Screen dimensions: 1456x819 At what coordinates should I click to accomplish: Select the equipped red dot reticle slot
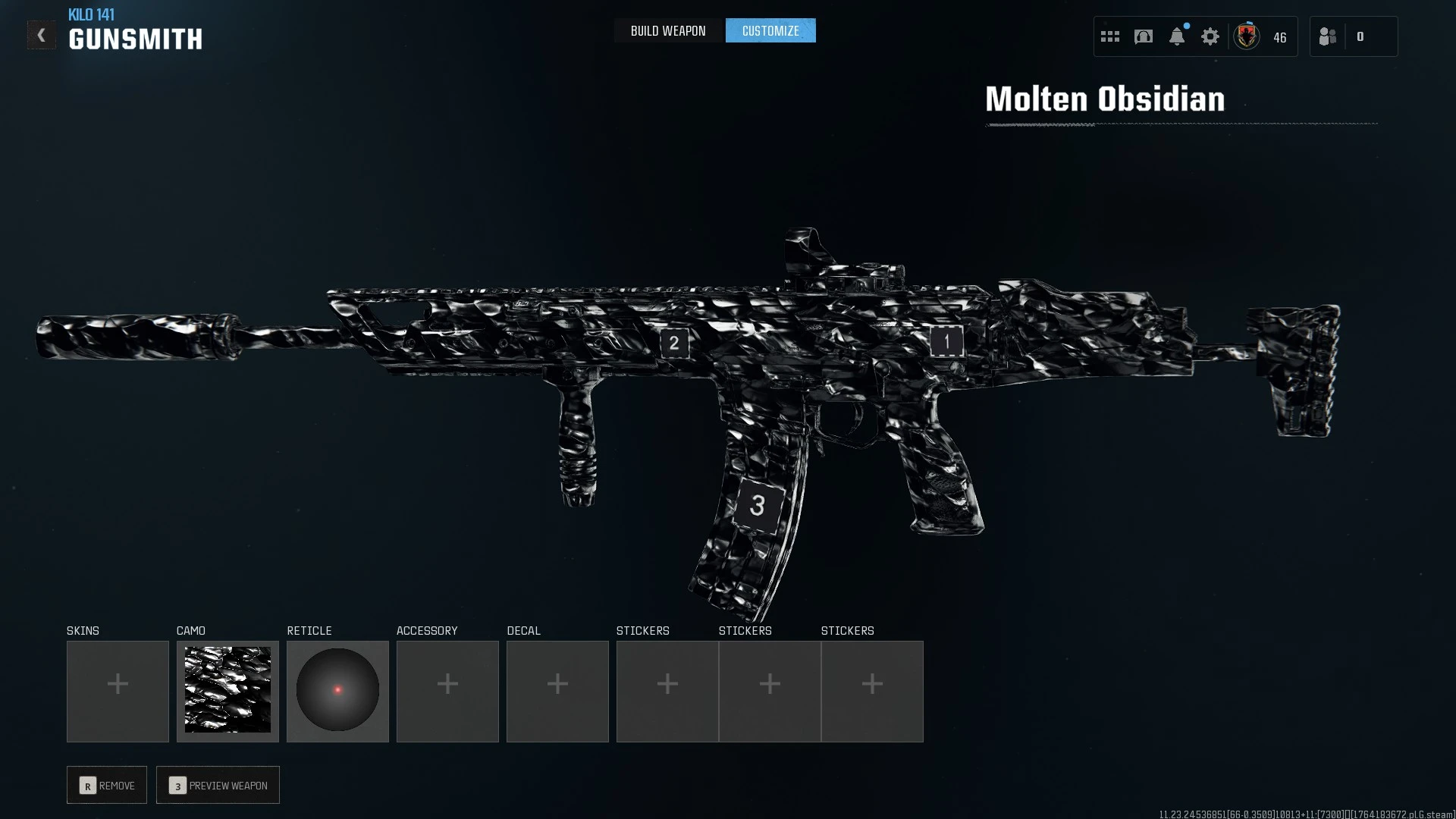tap(337, 690)
